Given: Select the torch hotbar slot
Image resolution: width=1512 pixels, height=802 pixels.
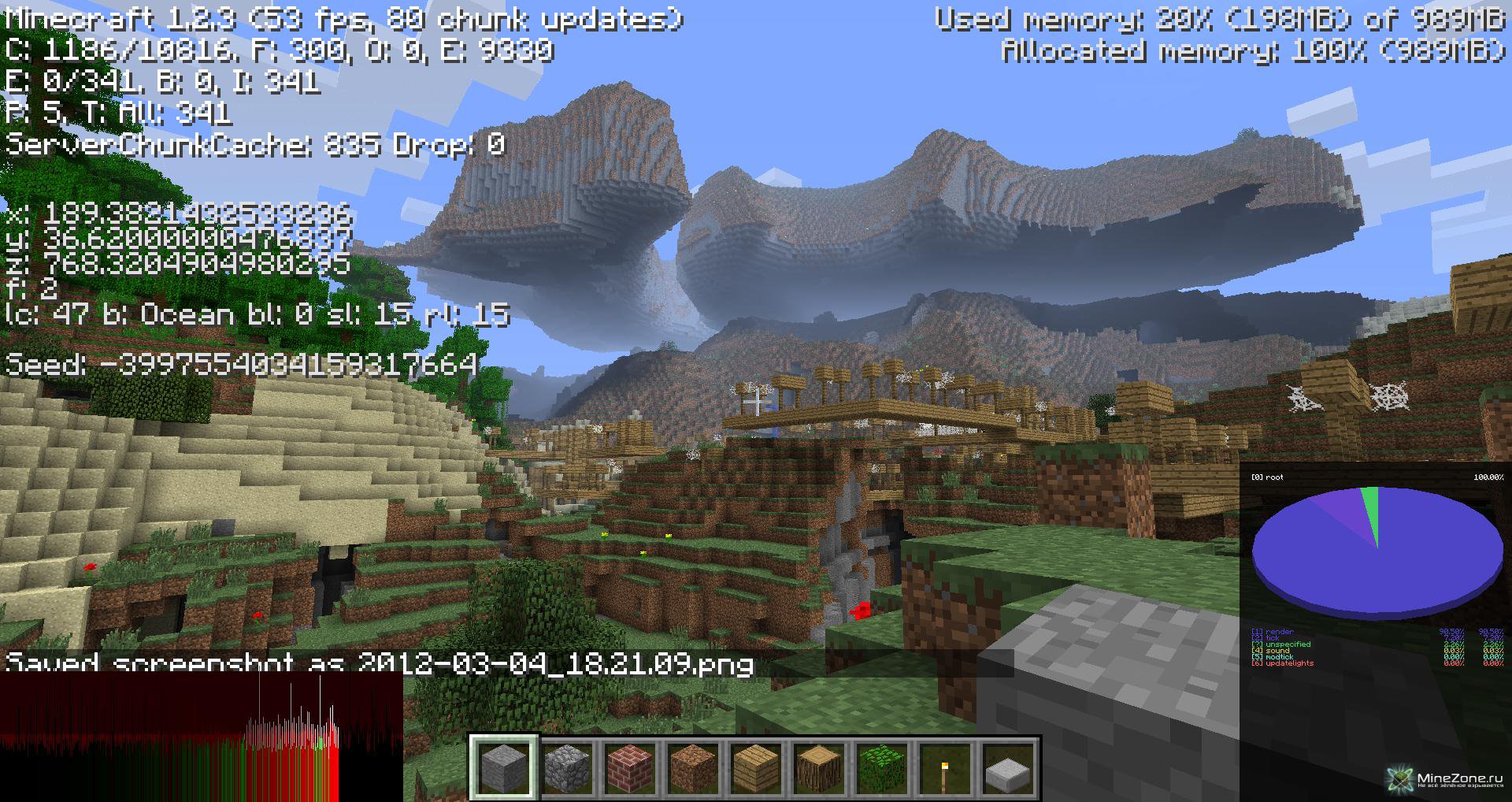Looking at the screenshot, I should coord(945,767).
